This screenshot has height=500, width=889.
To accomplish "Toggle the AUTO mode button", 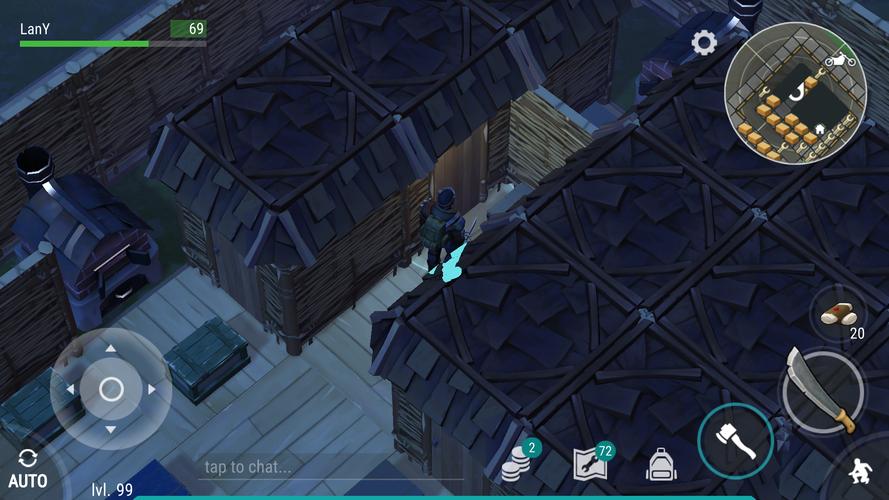I will [x=27, y=469].
